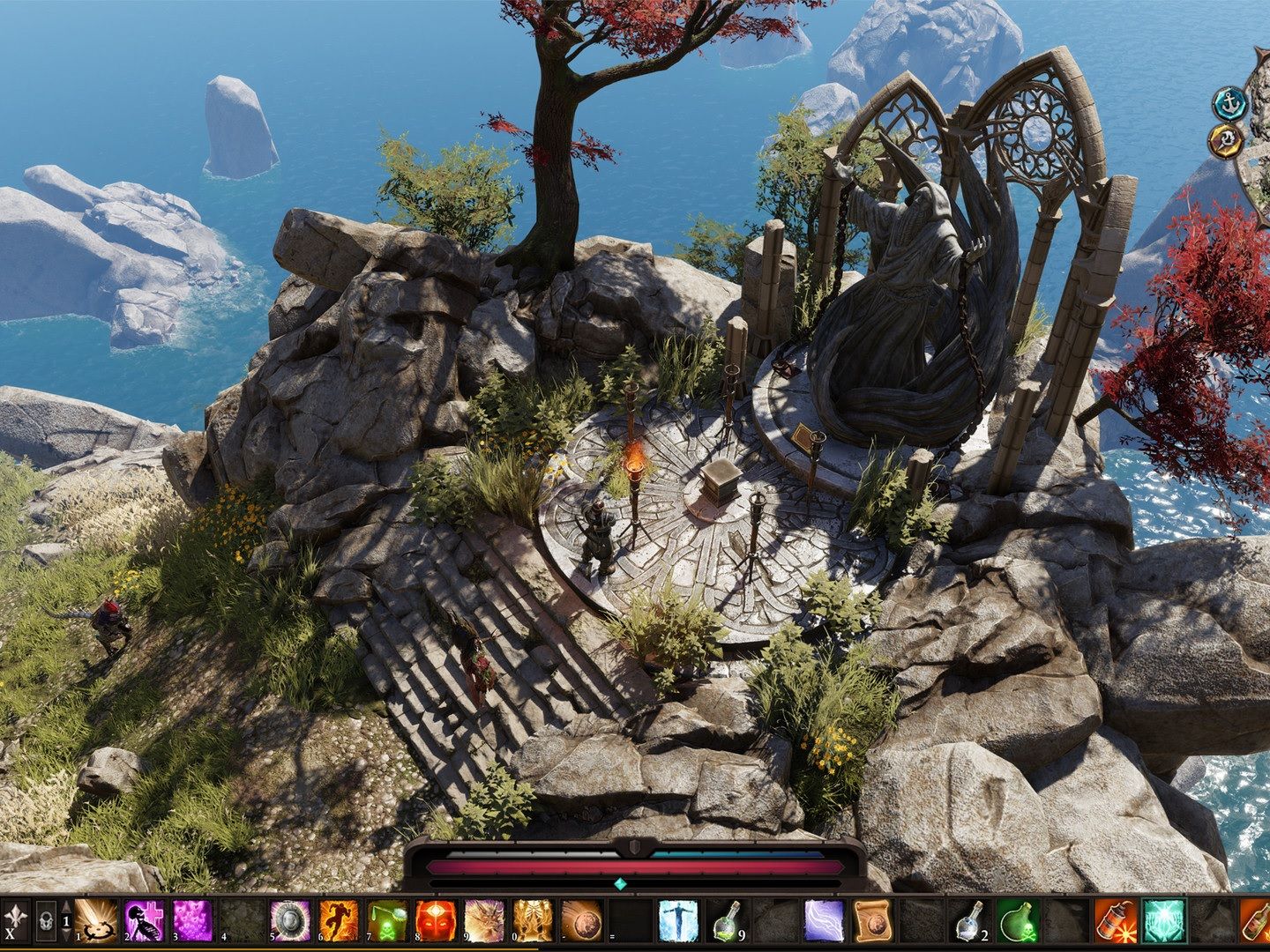The width and height of the screenshot is (1270, 952).
Task: Cast the blue frozen figure skill
Action: pyautogui.click(x=678, y=921)
